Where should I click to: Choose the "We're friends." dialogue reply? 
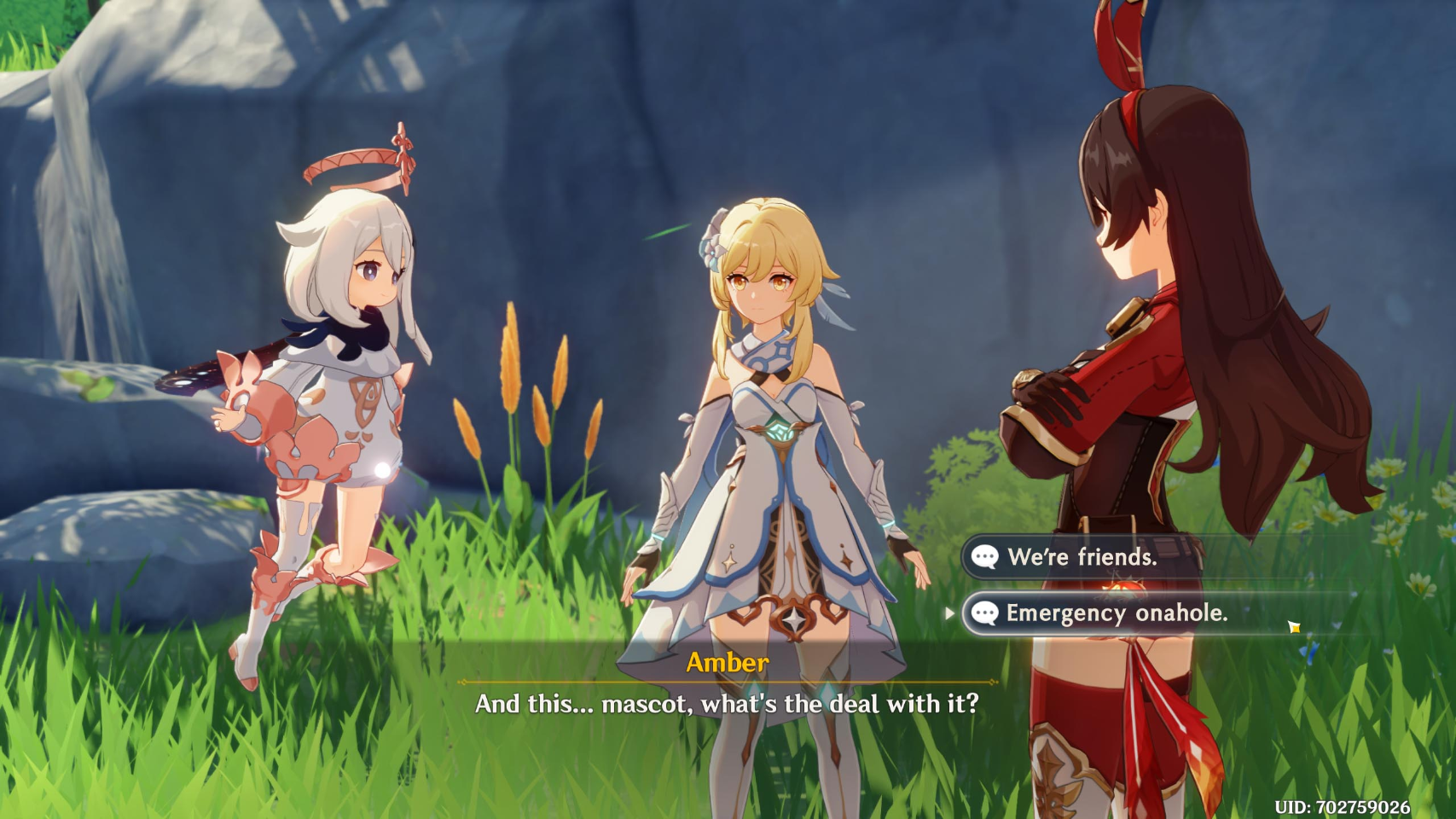pyautogui.click(x=1082, y=557)
